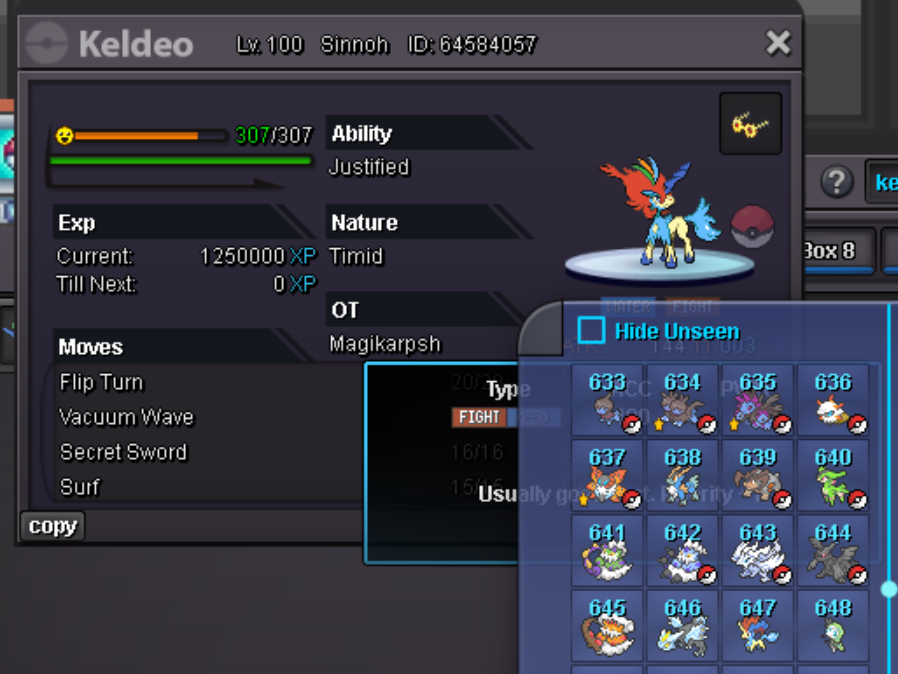The height and width of the screenshot is (674, 898).
Task: Select Pokedex entry 643
Action: (x=758, y=551)
